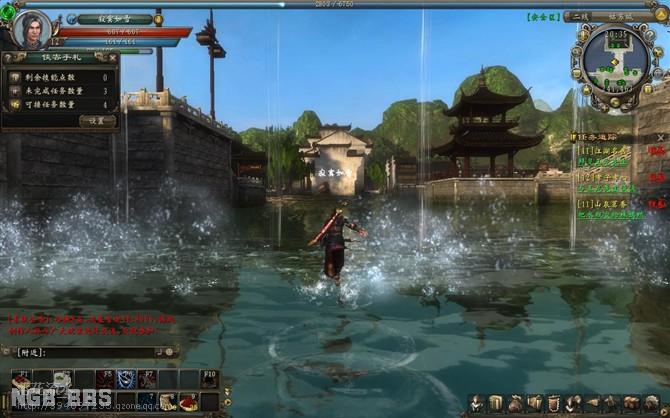This screenshot has height=418, width=670.
Task: Open the chat emoticon button
Action: tap(171, 352)
